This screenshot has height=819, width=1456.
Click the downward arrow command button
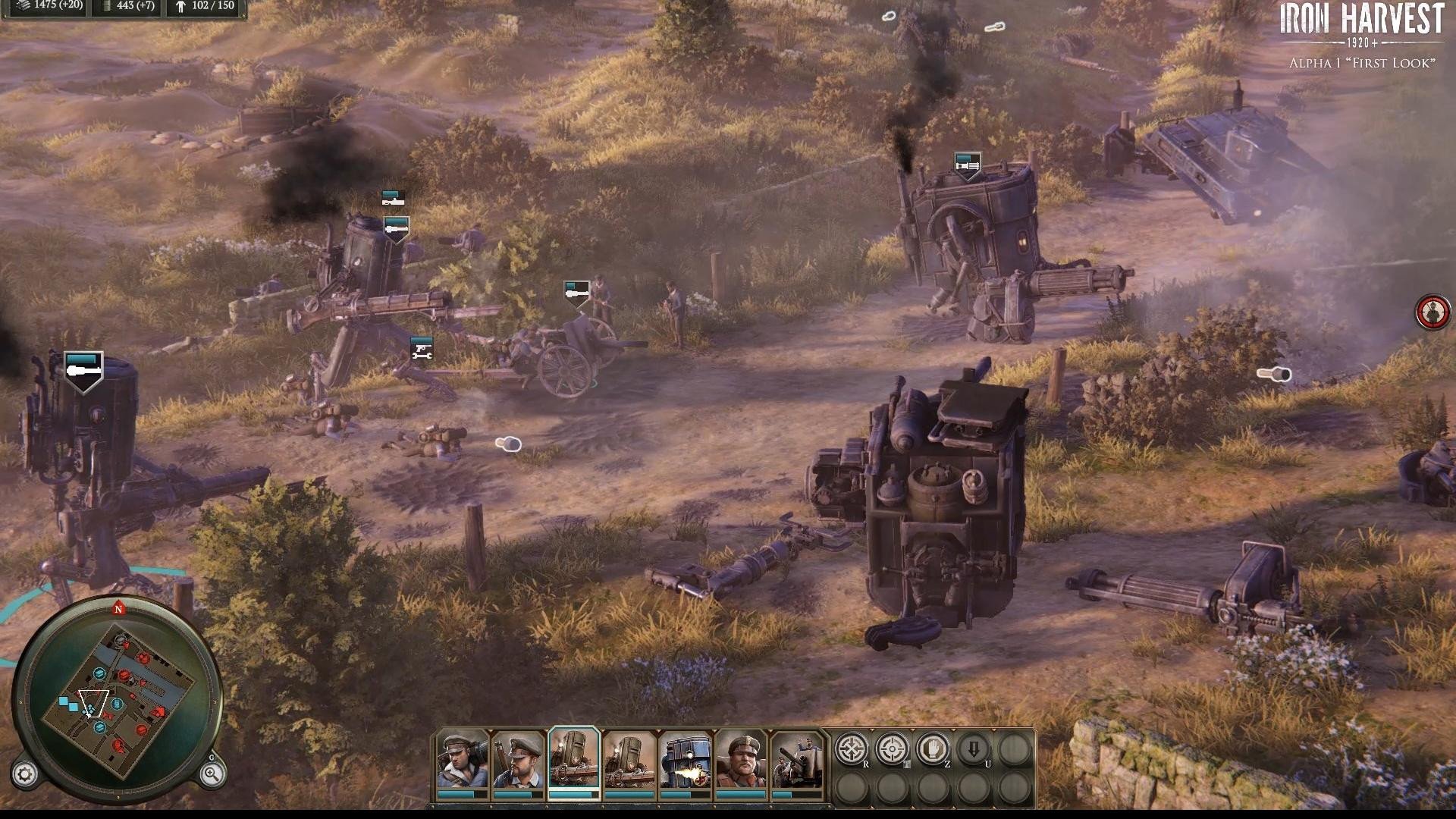coord(974,749)
